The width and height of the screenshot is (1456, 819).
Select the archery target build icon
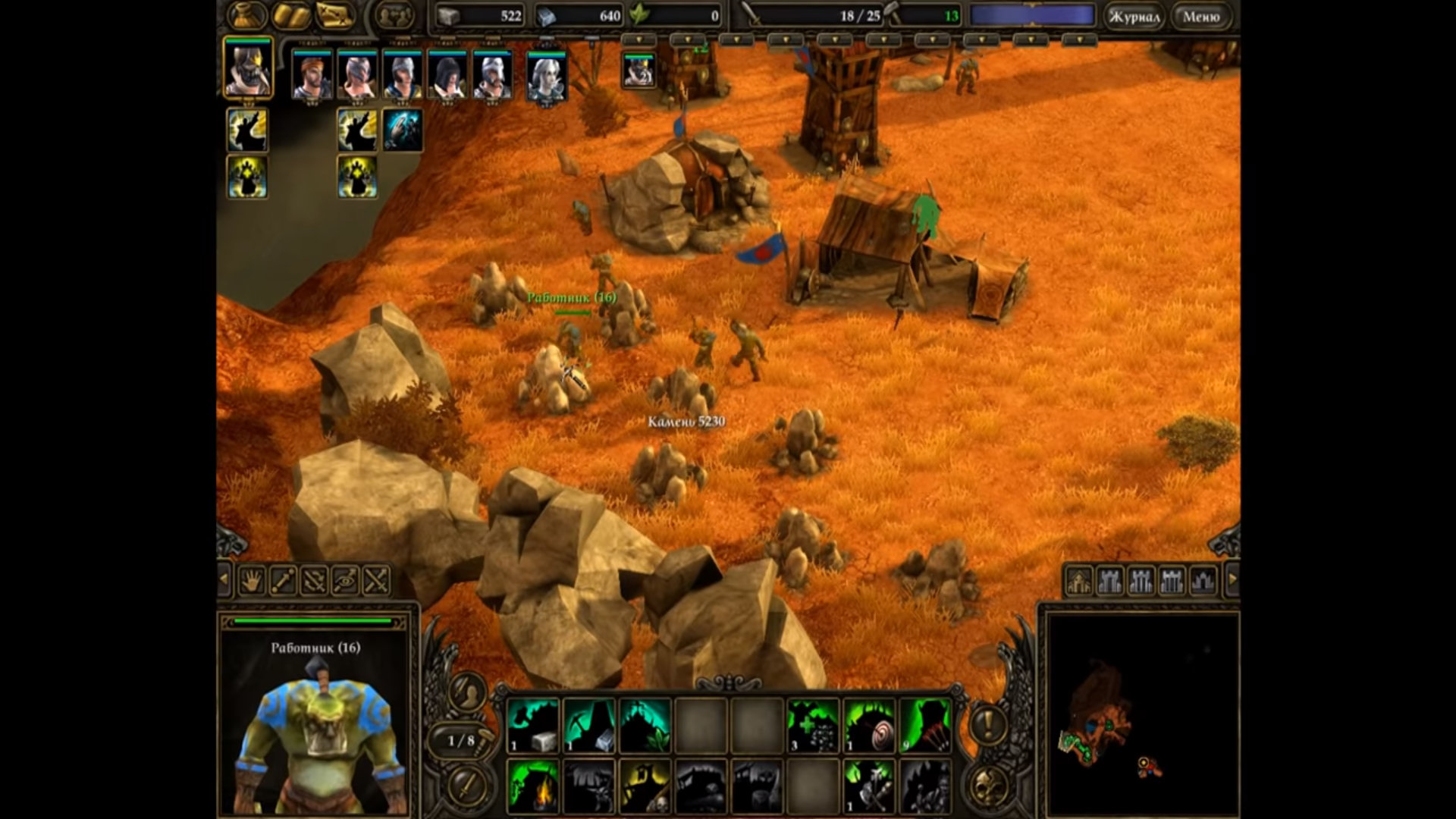point(869,726)
